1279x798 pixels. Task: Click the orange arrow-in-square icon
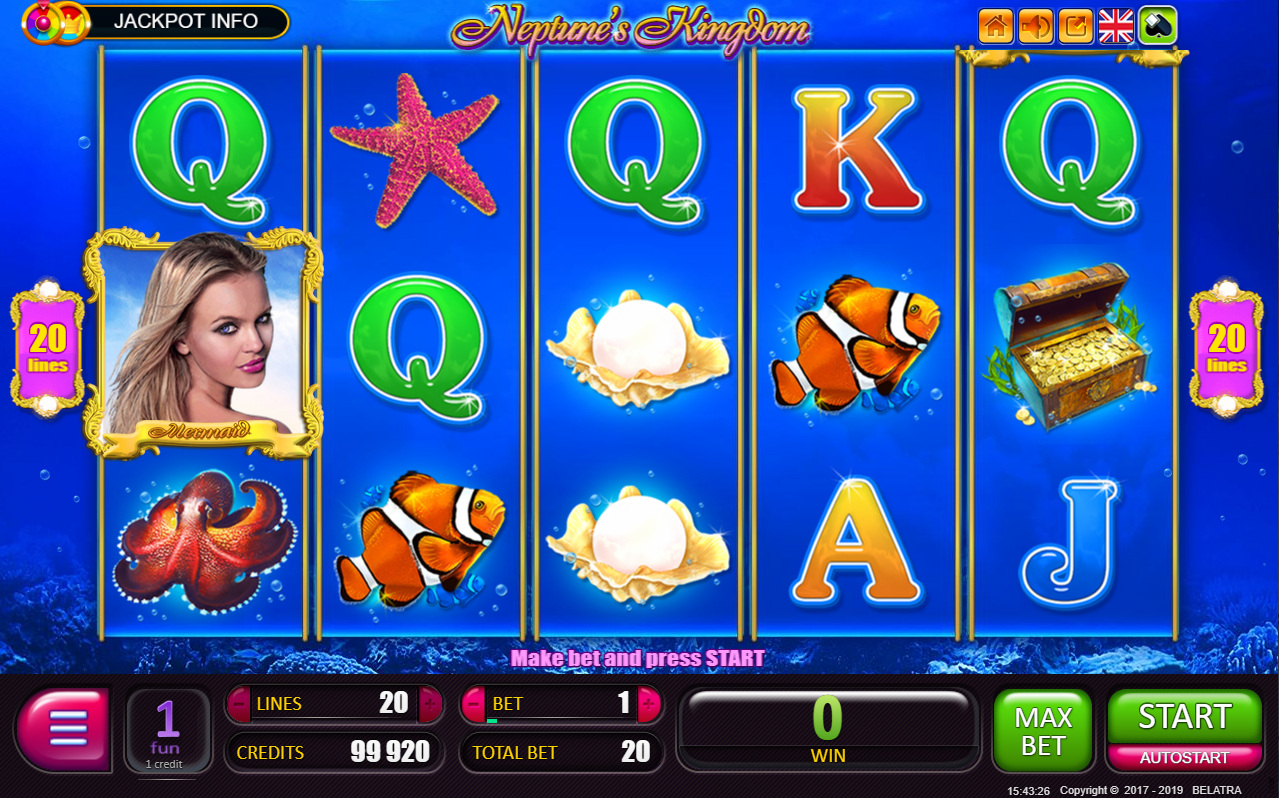tap(1076, 26)
